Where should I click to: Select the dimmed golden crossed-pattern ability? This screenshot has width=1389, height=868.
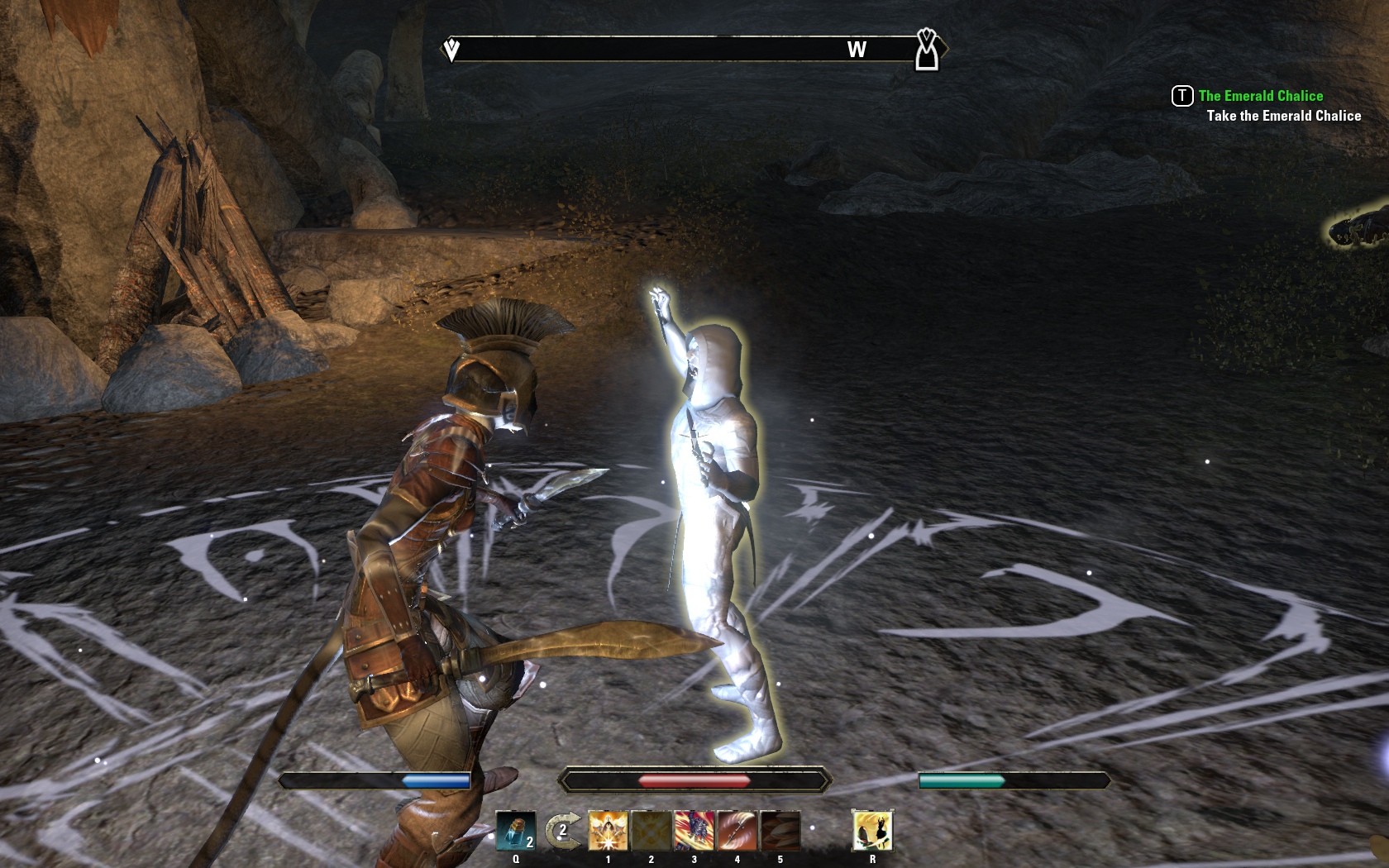(651, 831)
